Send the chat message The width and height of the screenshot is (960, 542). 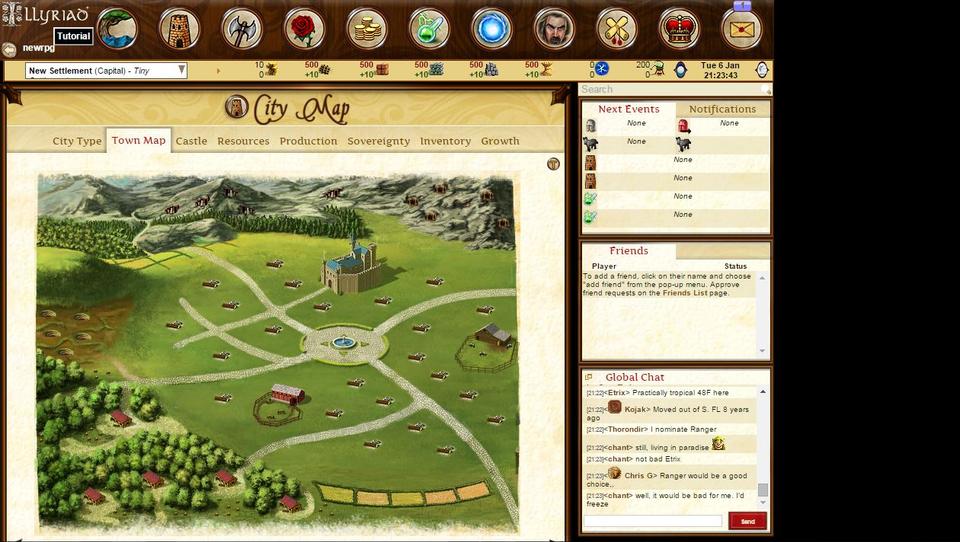pos(747,521)
